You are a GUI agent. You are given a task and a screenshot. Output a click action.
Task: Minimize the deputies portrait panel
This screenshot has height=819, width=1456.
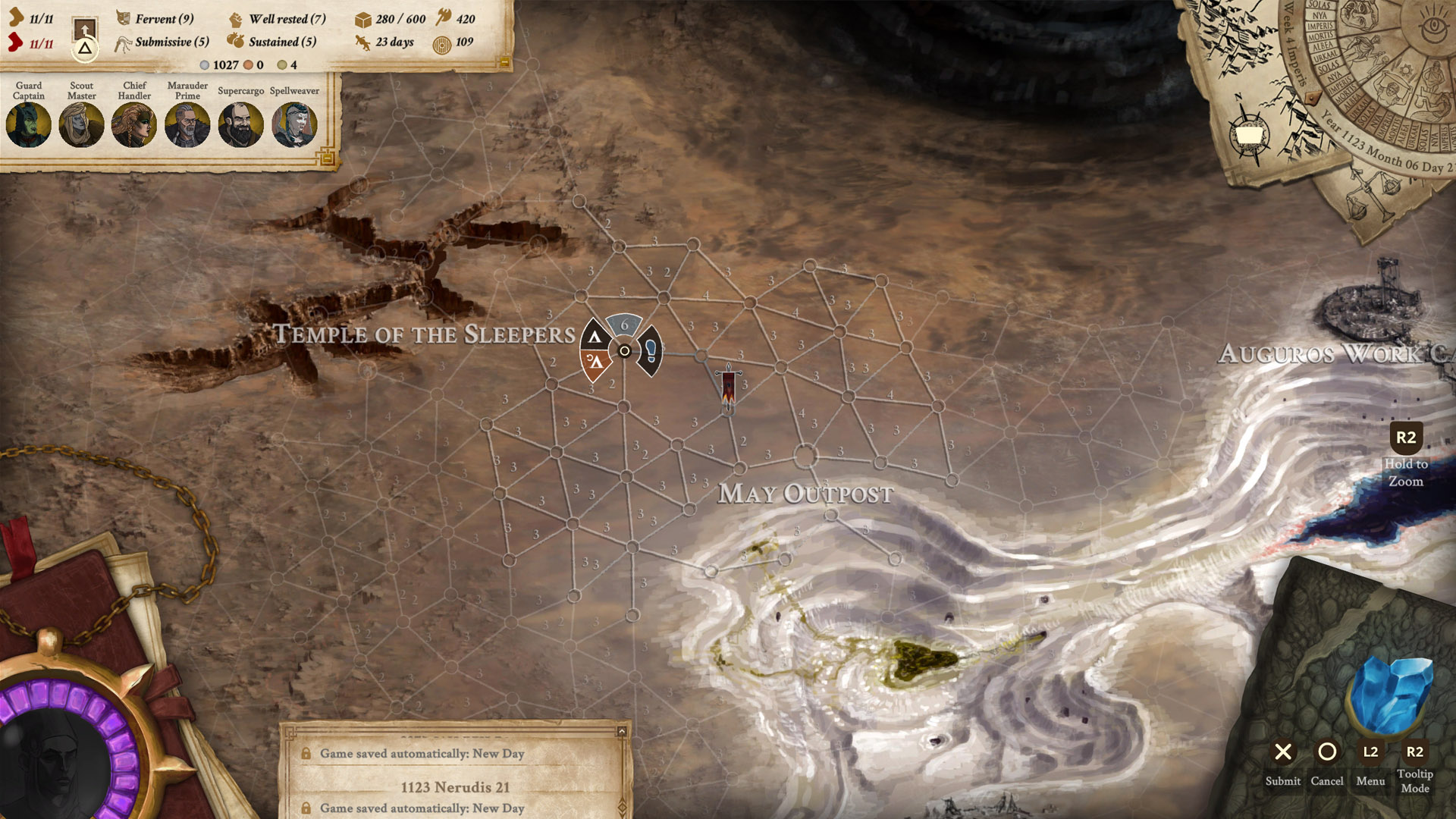click(x=328, y=158)
